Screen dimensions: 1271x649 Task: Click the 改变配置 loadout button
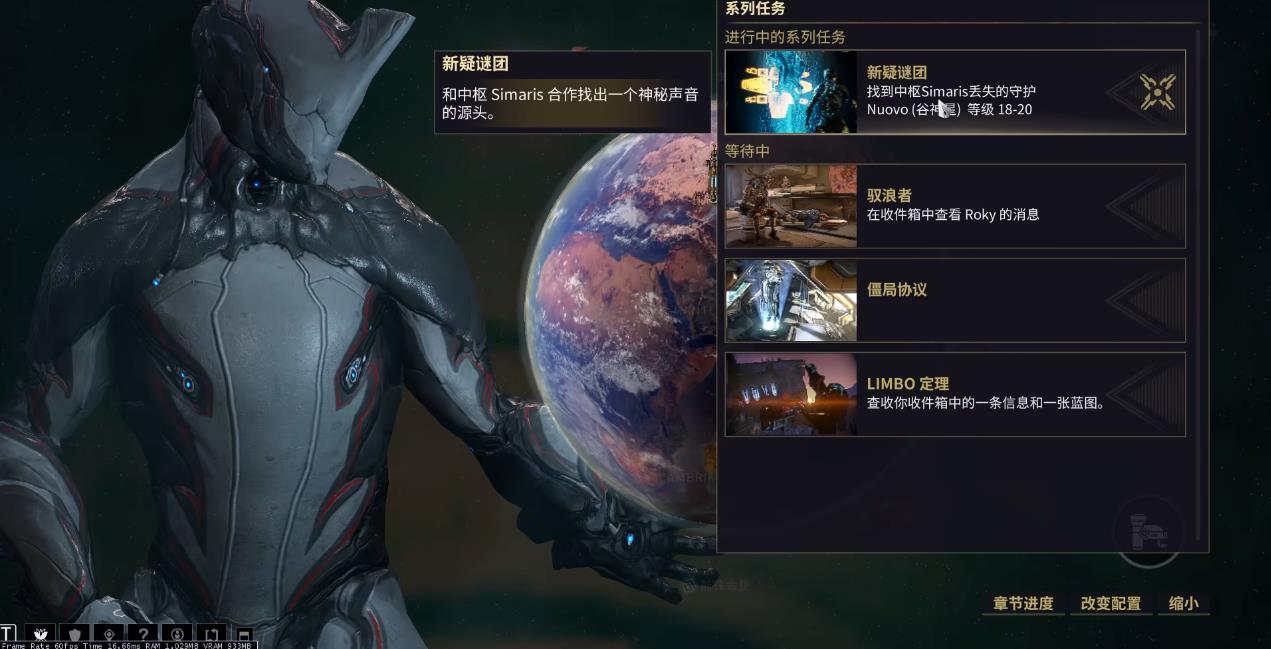pyautogui.click(x=1111, y=604)
